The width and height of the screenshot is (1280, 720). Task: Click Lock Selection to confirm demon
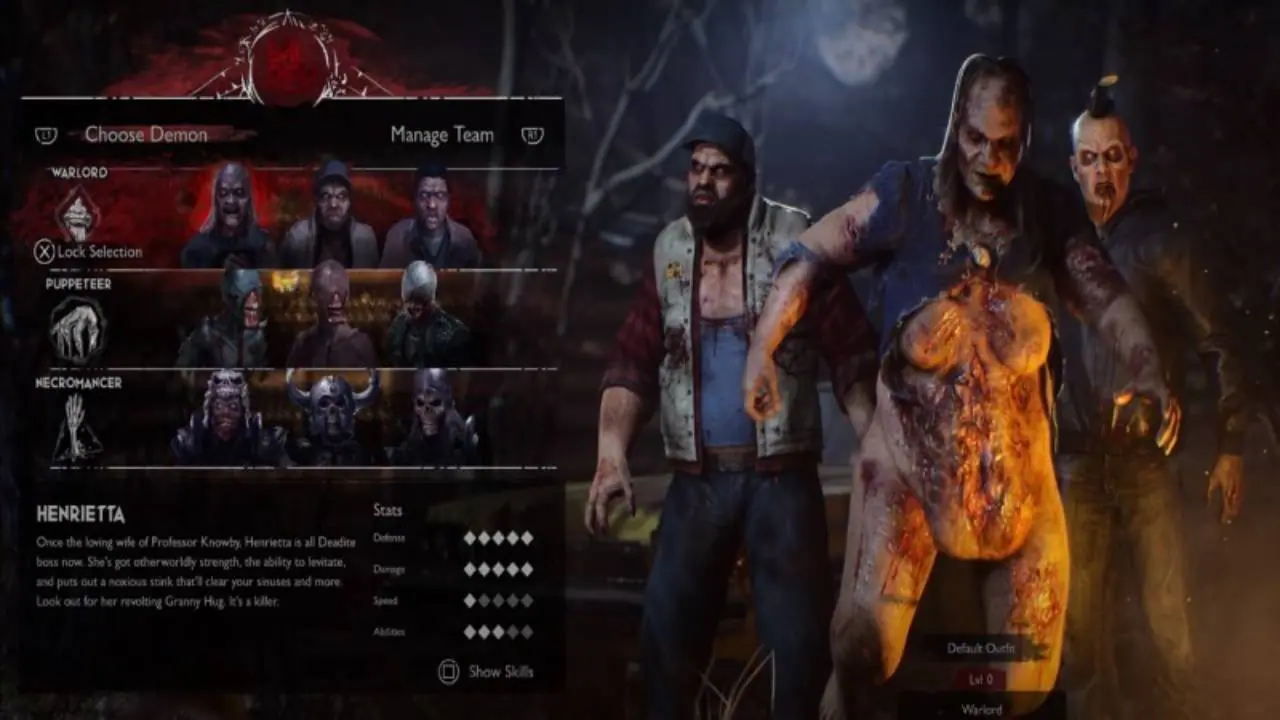click(x=89, y=252)
